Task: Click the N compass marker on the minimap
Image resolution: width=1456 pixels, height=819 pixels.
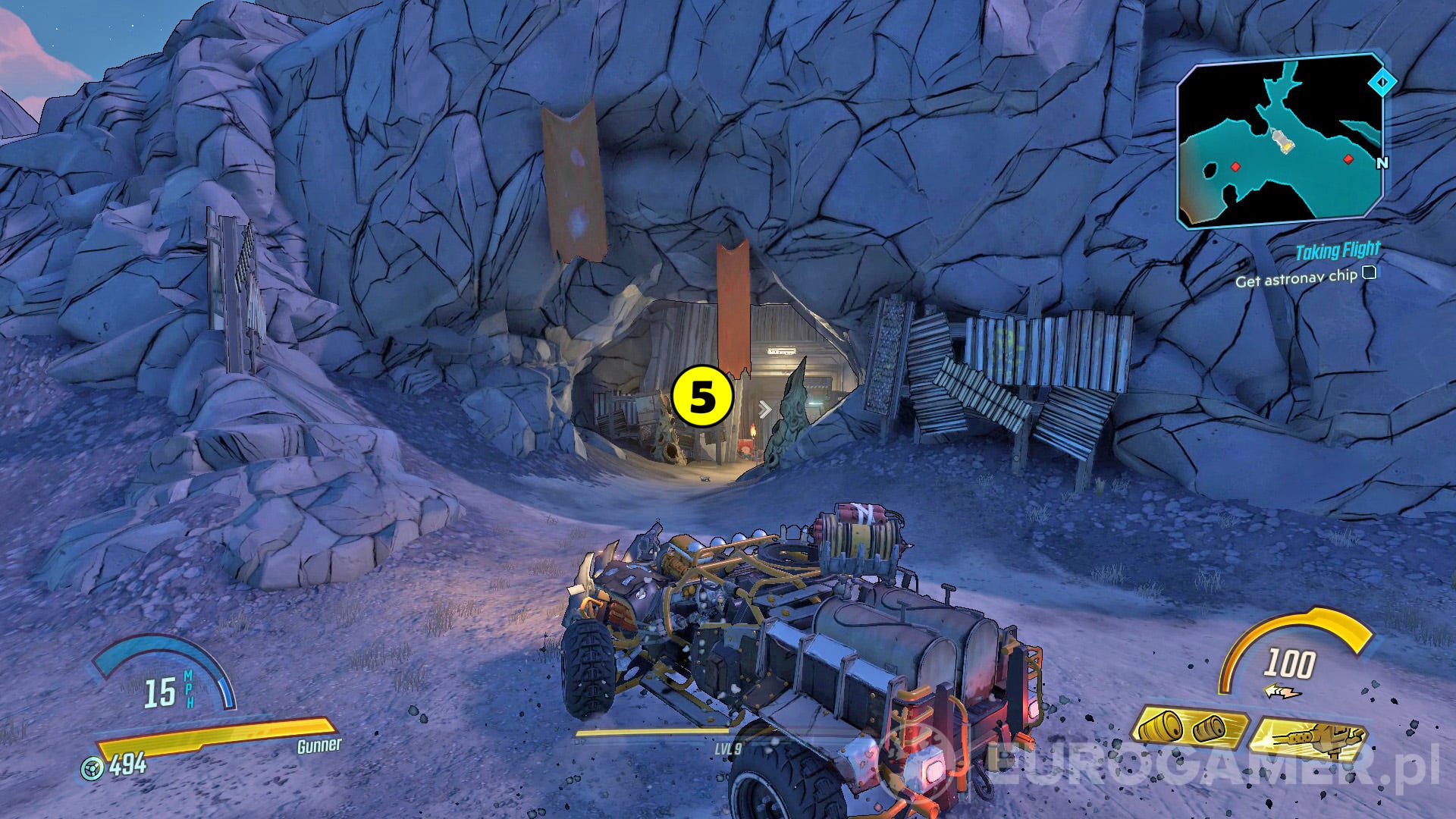Action: pyautogui.click(x=1382, y=162)
